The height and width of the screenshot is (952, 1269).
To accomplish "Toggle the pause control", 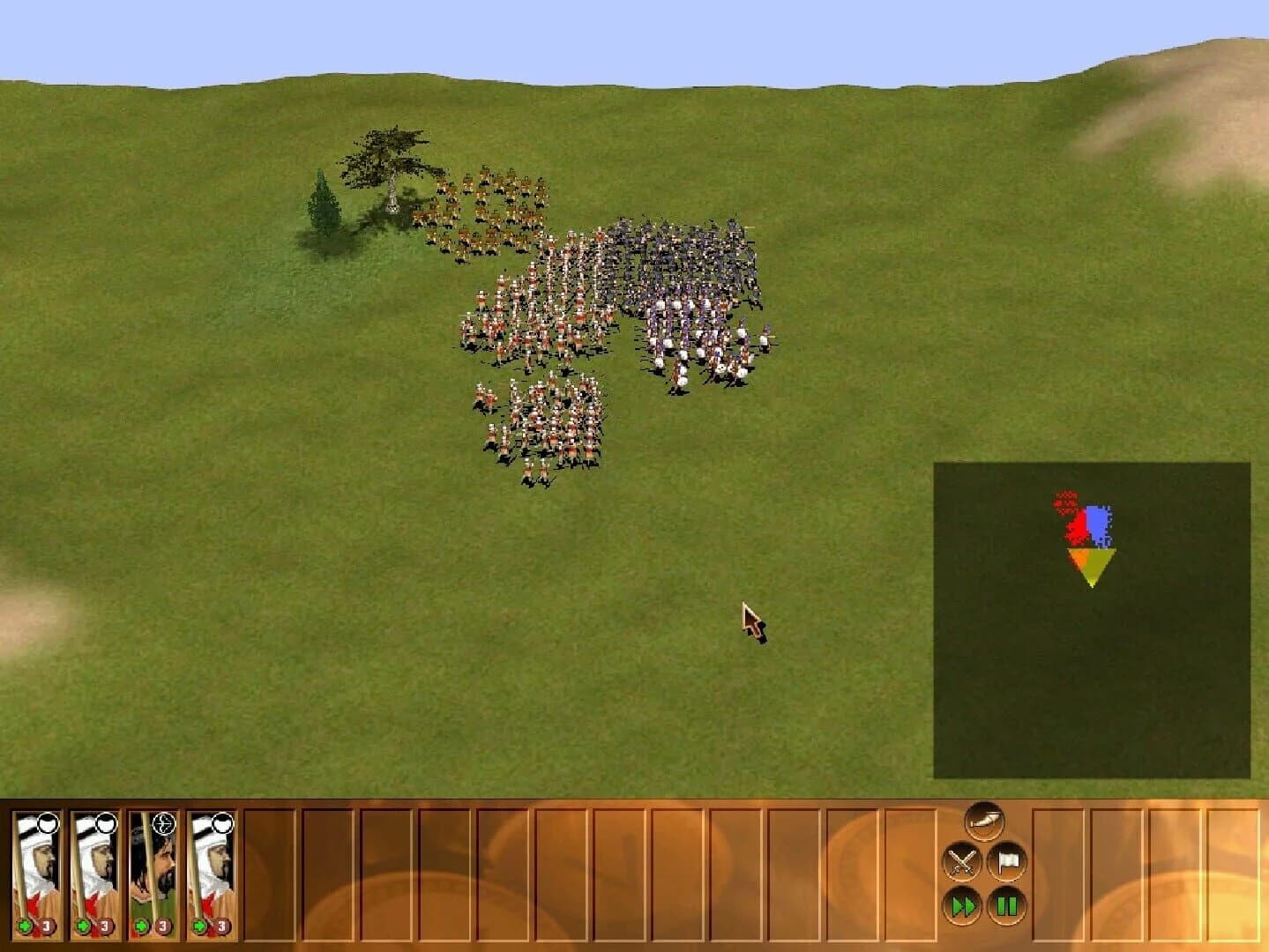I will tap(1007, 905).
